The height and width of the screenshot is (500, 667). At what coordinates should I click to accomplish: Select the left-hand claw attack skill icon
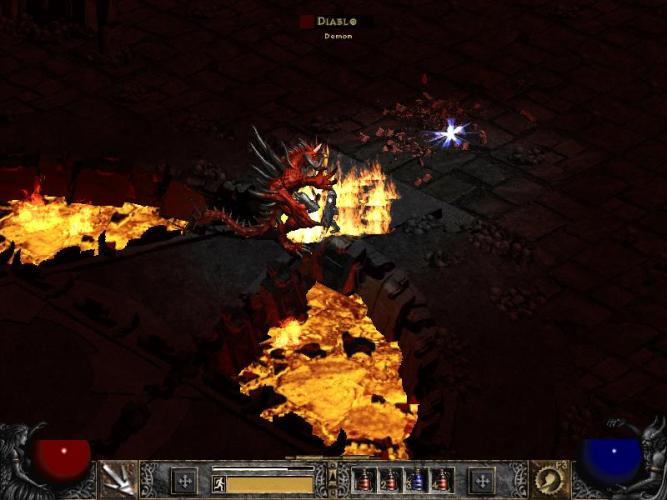pos(119,479)
